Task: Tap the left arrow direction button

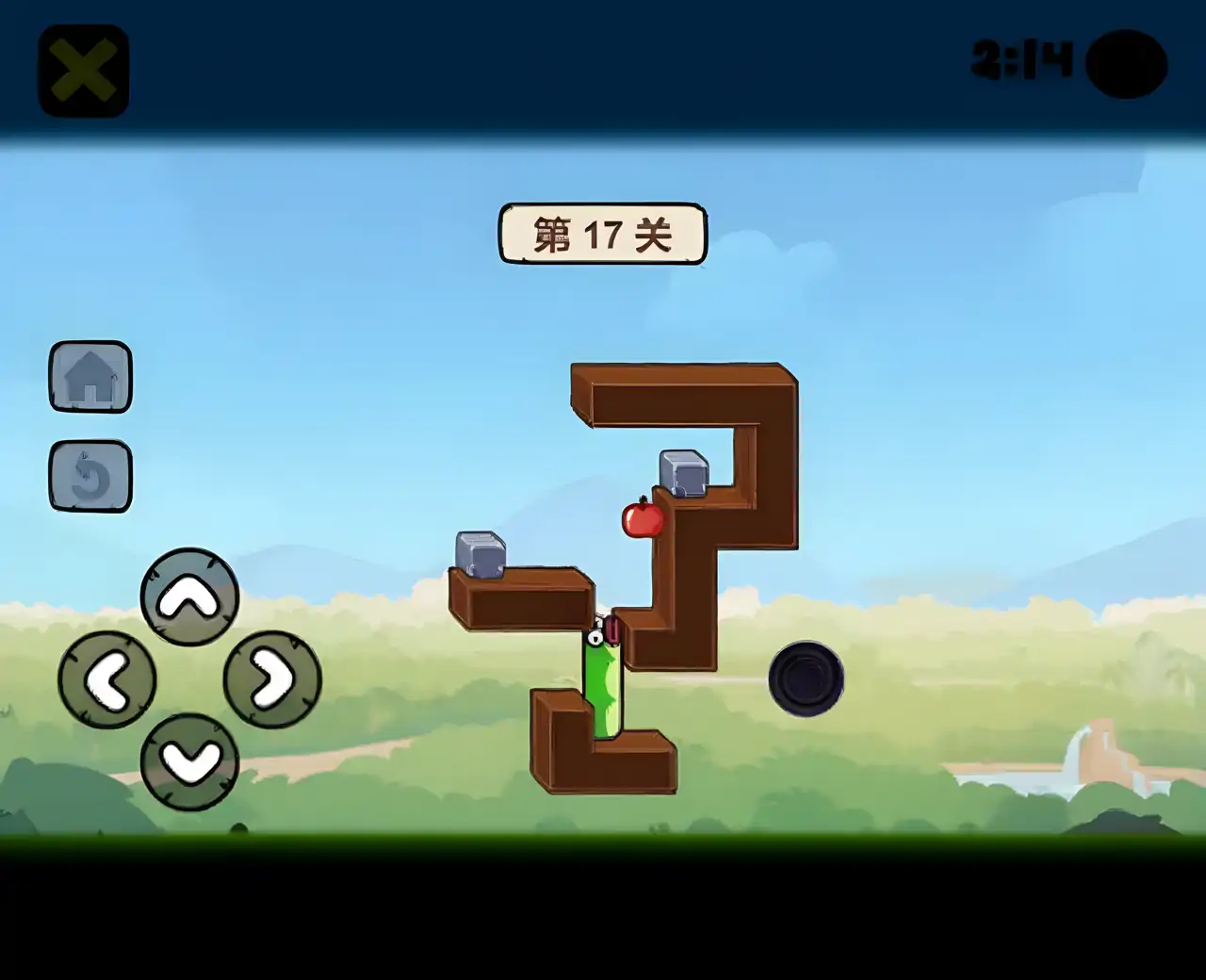Action: (107, 679)
